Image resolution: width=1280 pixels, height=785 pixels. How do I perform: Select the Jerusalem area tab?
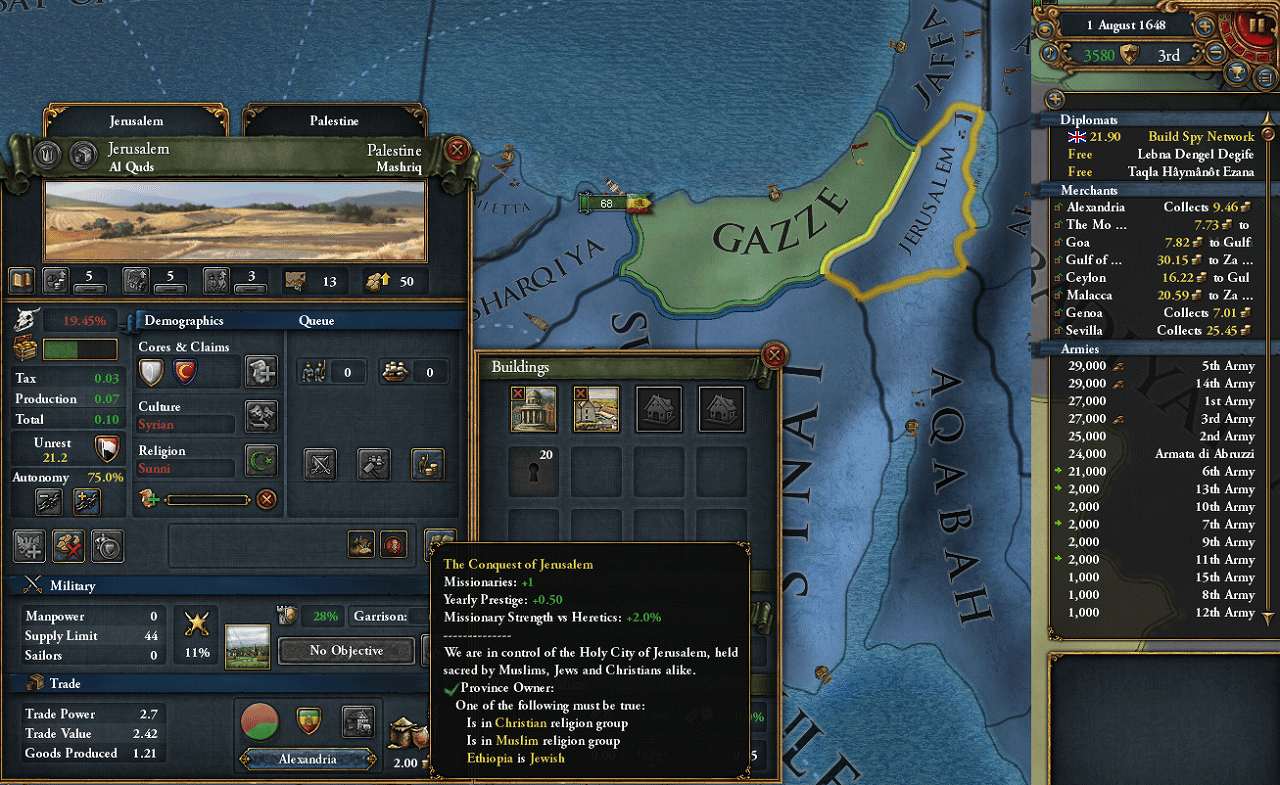pyautogui.click(x=136, y=121)
